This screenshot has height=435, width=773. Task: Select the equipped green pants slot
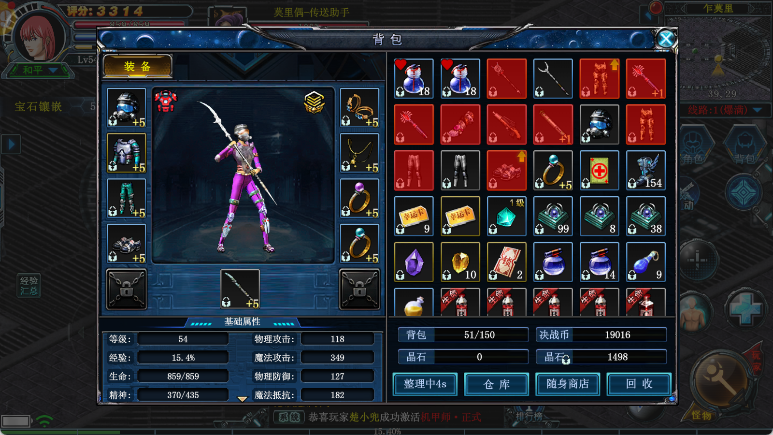pyautogui.click(x=126, y=198)
